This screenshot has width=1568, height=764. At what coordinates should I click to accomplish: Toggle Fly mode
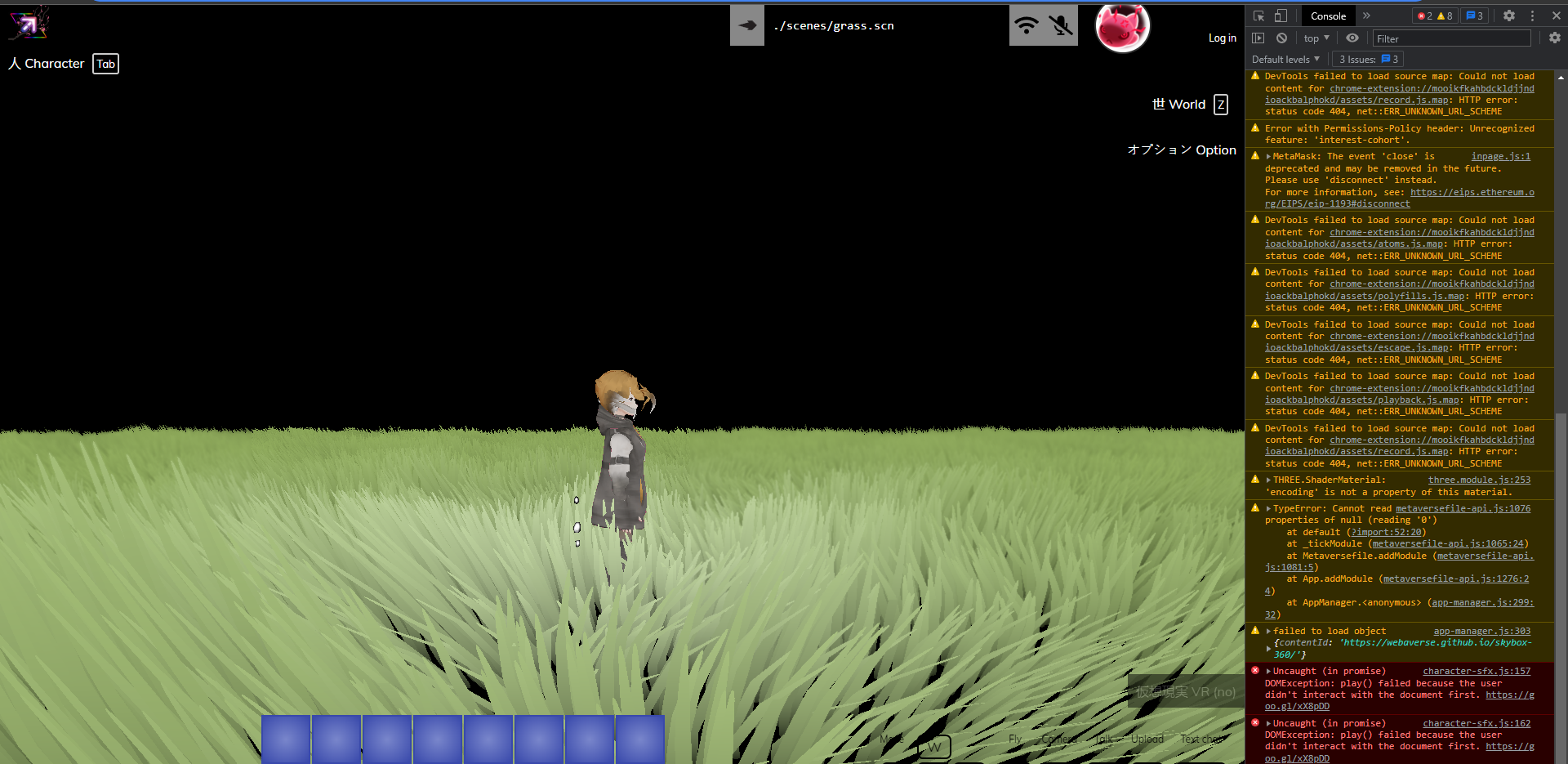[1014, 739]
